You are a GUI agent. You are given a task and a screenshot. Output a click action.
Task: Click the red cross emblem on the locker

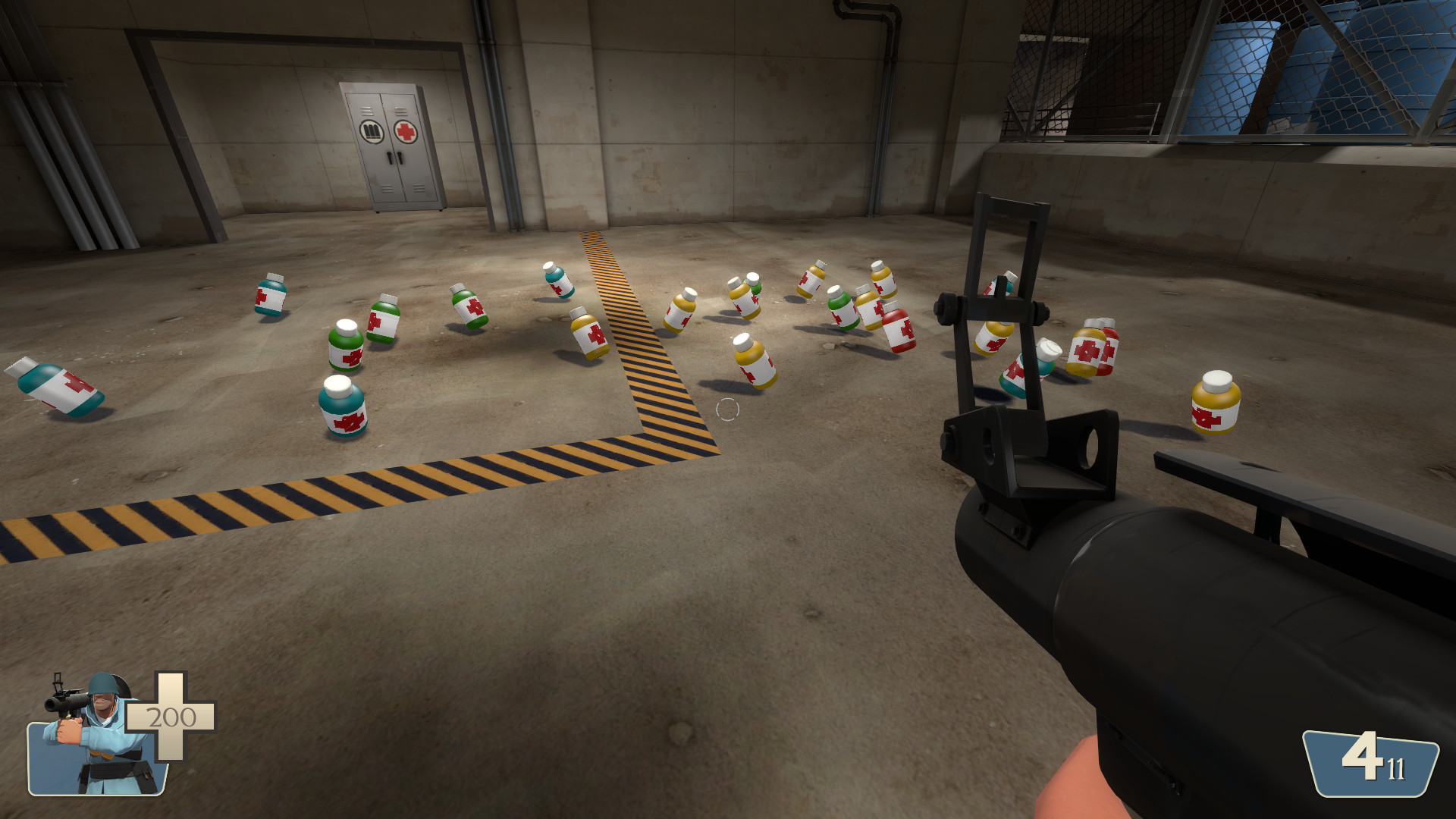pos(406,131)
